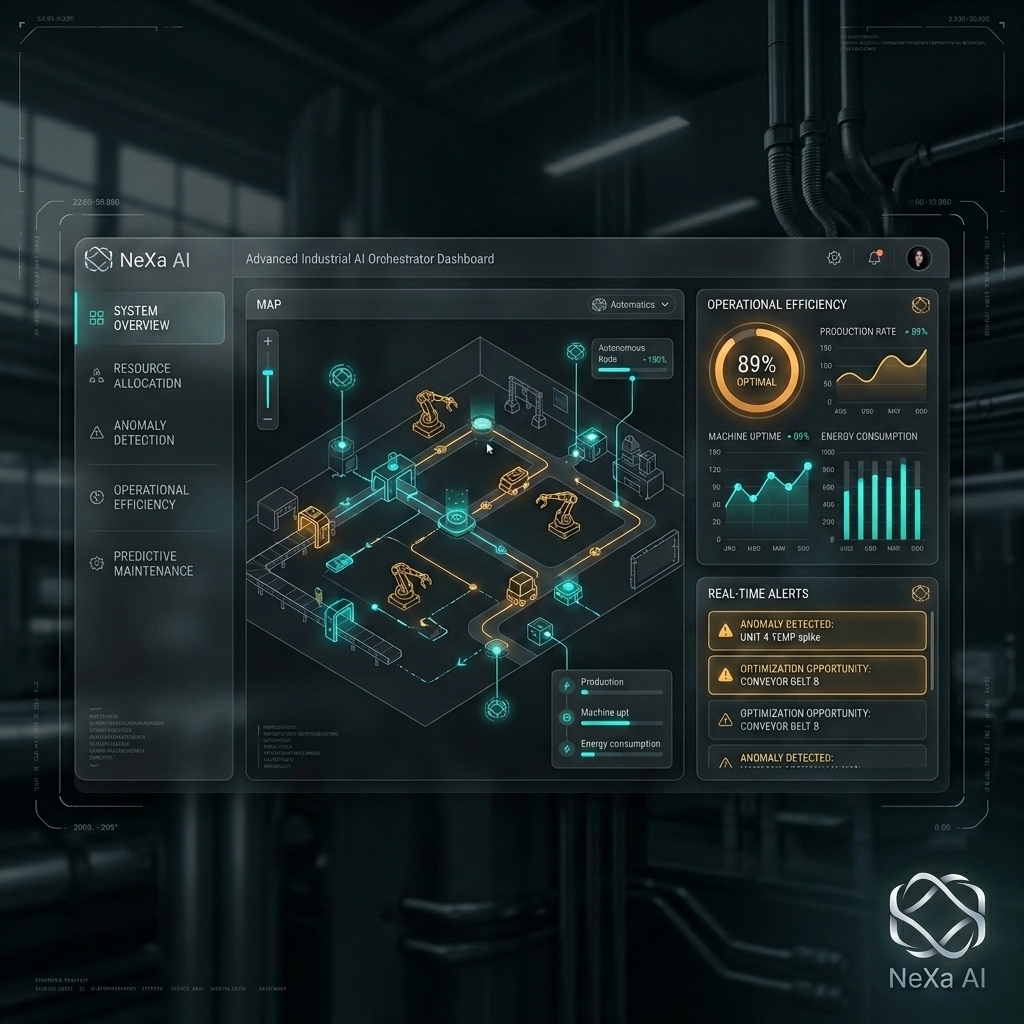Open Operational Efficiency from the sidebar

point(150,497)
